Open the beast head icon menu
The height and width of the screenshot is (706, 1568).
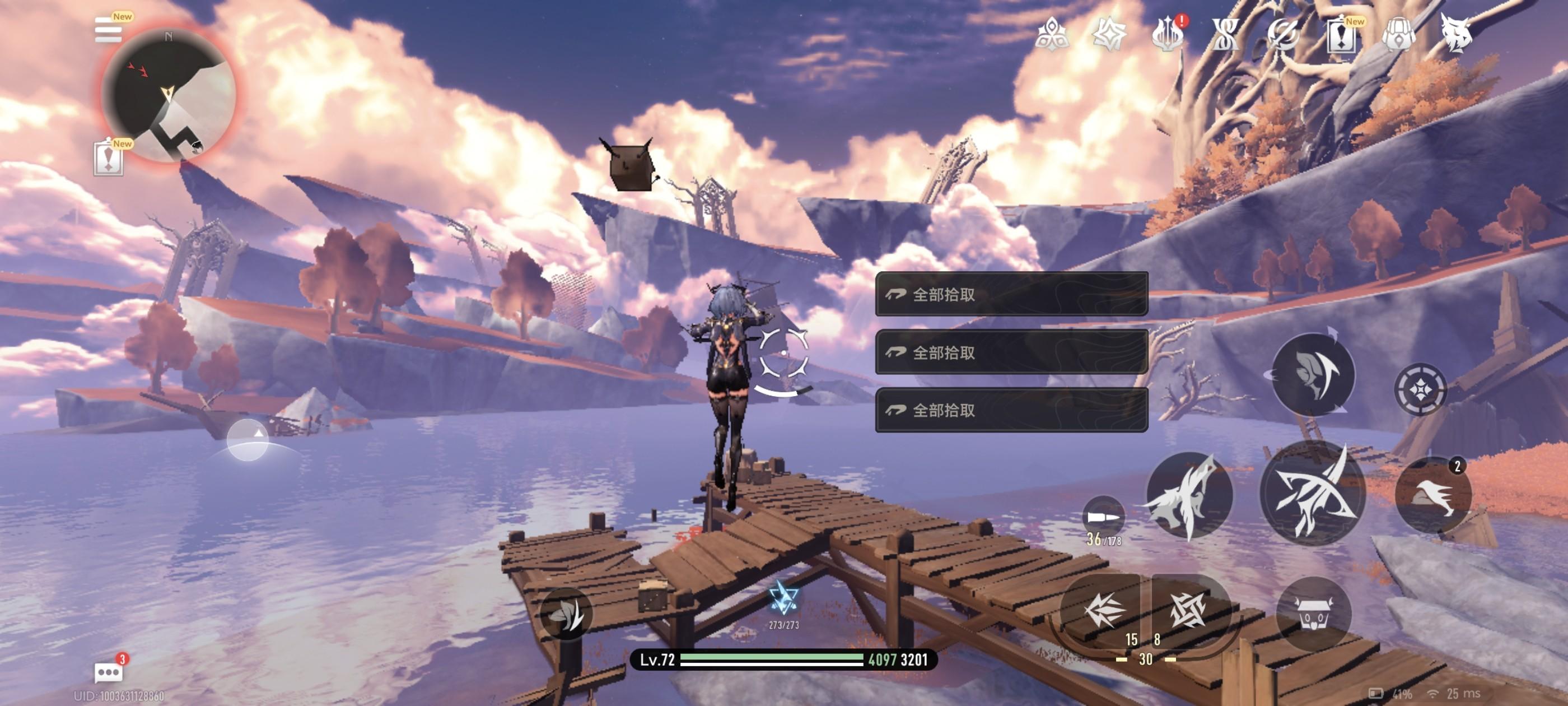click(x=1456, y=34)
